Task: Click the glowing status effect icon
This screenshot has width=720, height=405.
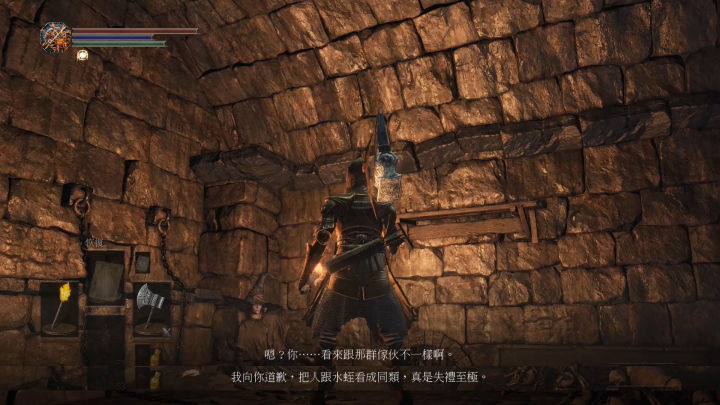Action: (x=82, y=55)
